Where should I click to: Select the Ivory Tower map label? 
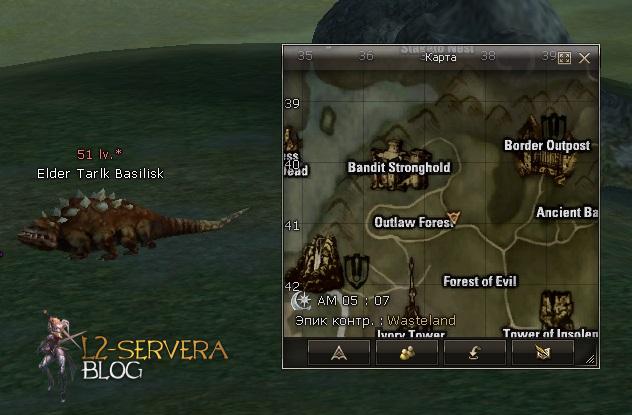coord(409,334)
